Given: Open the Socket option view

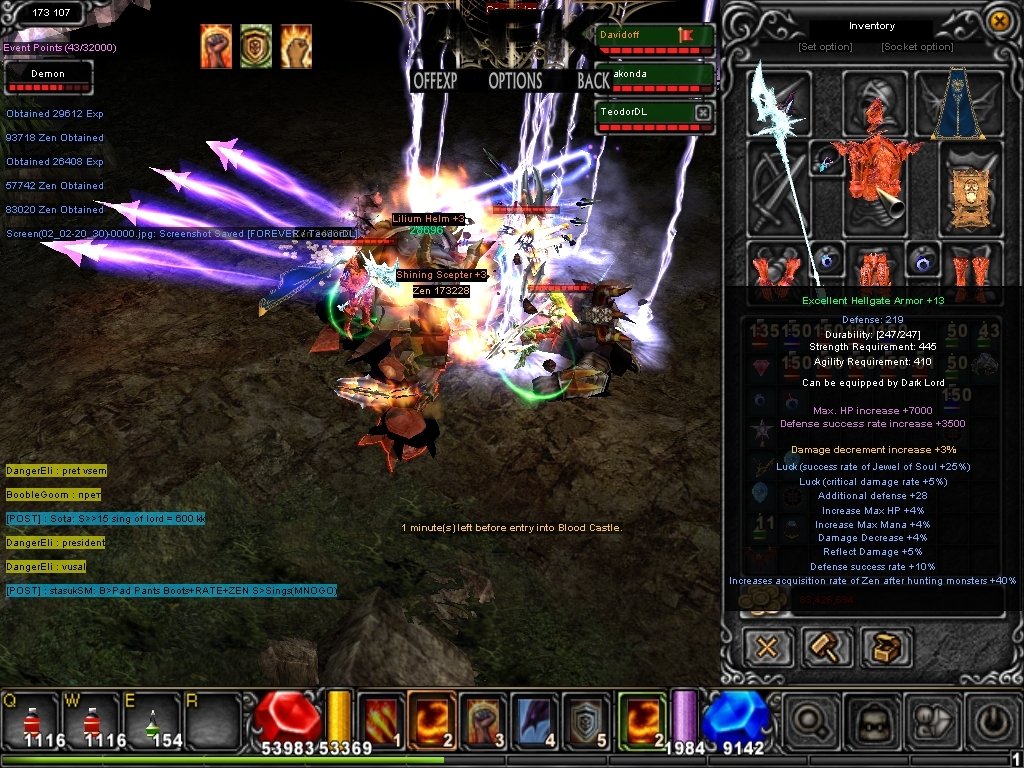Looking at the screenshot, I should pos(917,47).
